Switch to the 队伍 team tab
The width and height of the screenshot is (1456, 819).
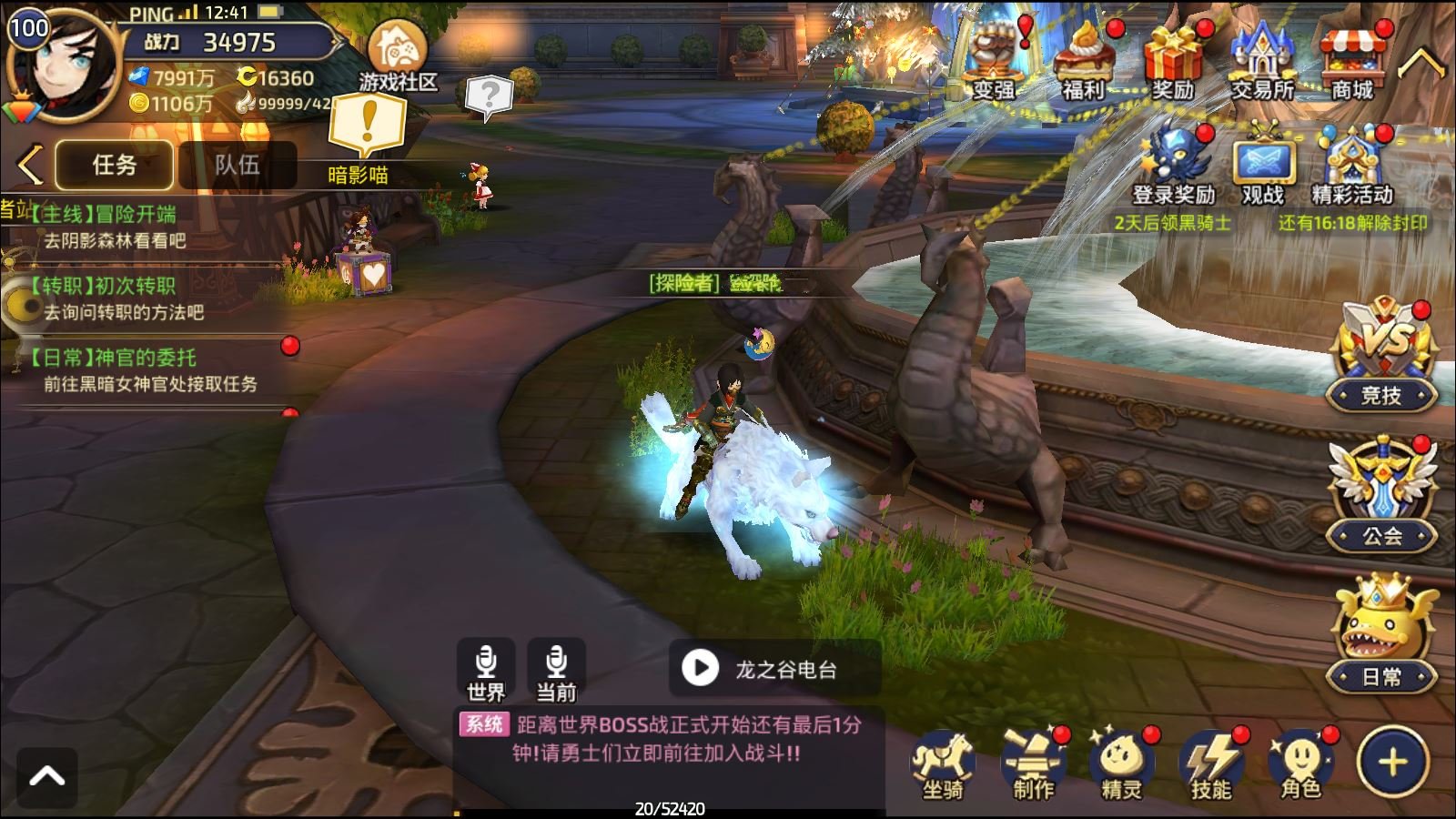(x=237, y=165)
